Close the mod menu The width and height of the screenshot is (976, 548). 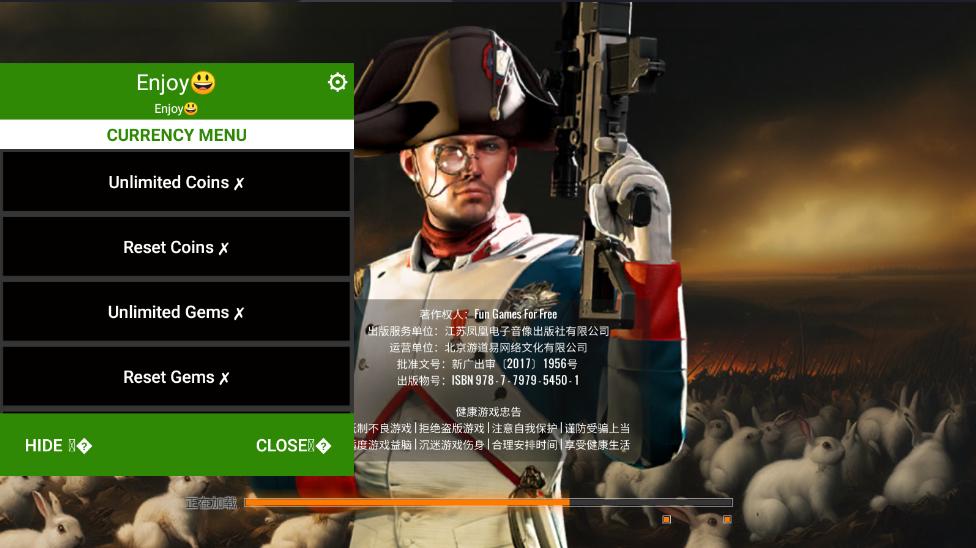pos(292,446)
